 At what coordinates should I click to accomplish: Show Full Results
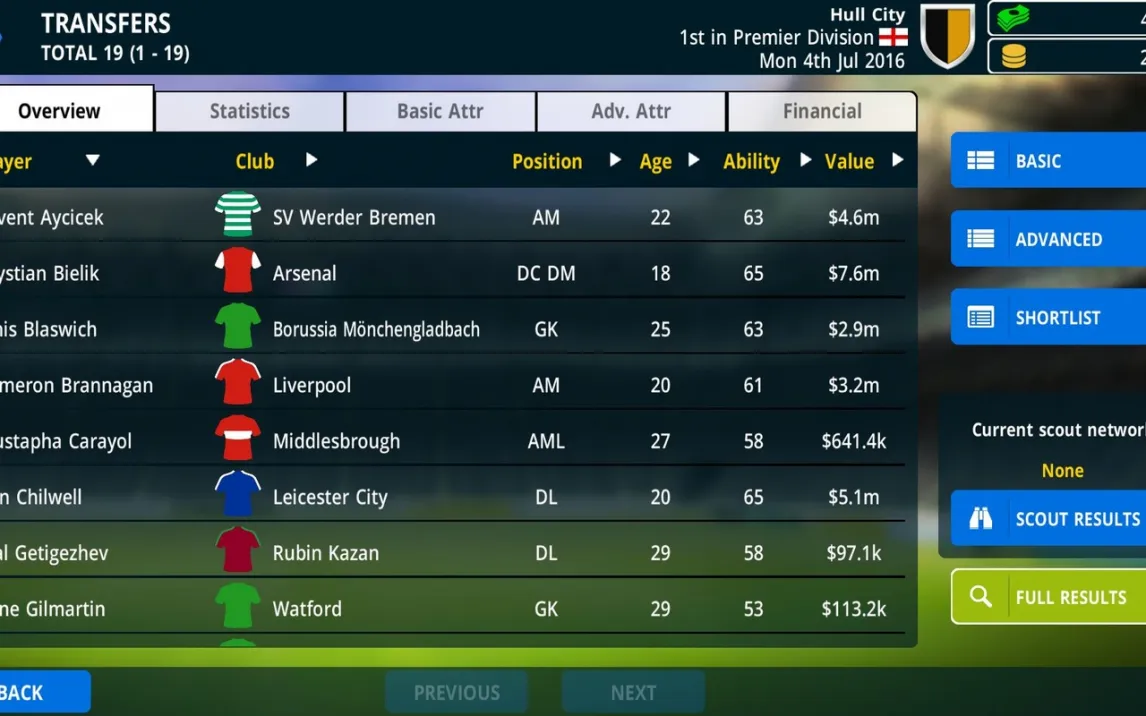1047,597
